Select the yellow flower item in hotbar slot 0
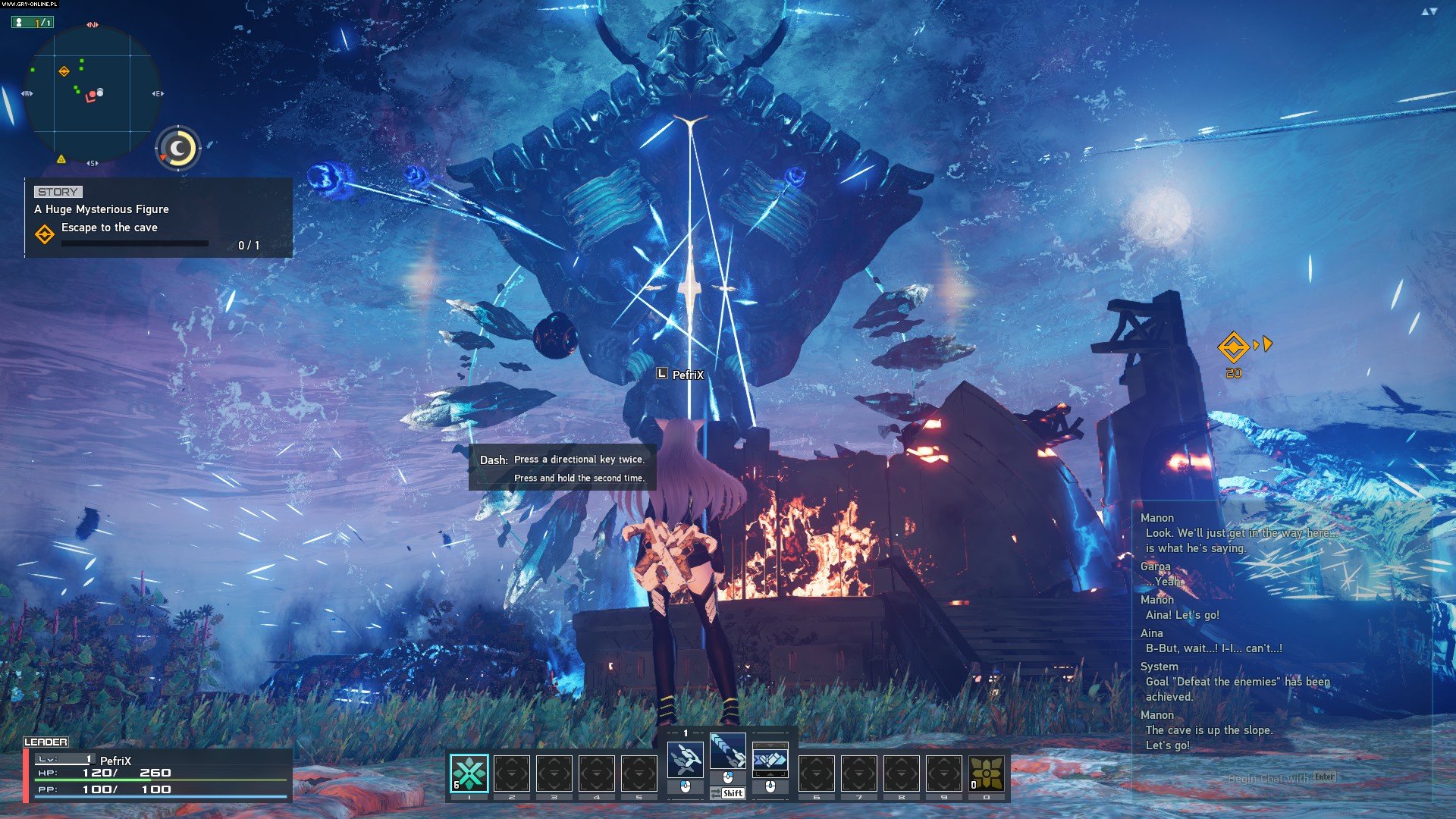Screen dimensions: 1456x819 pyautogui.click(x=986, y=773)
